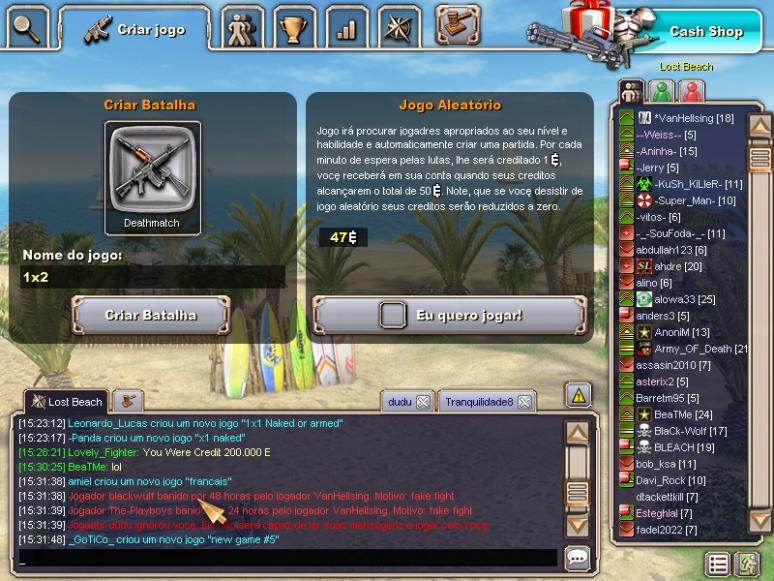The height and width of the screenshot is (581, 774).
Task: Click the chat message text input box
Action: [288, 558]
